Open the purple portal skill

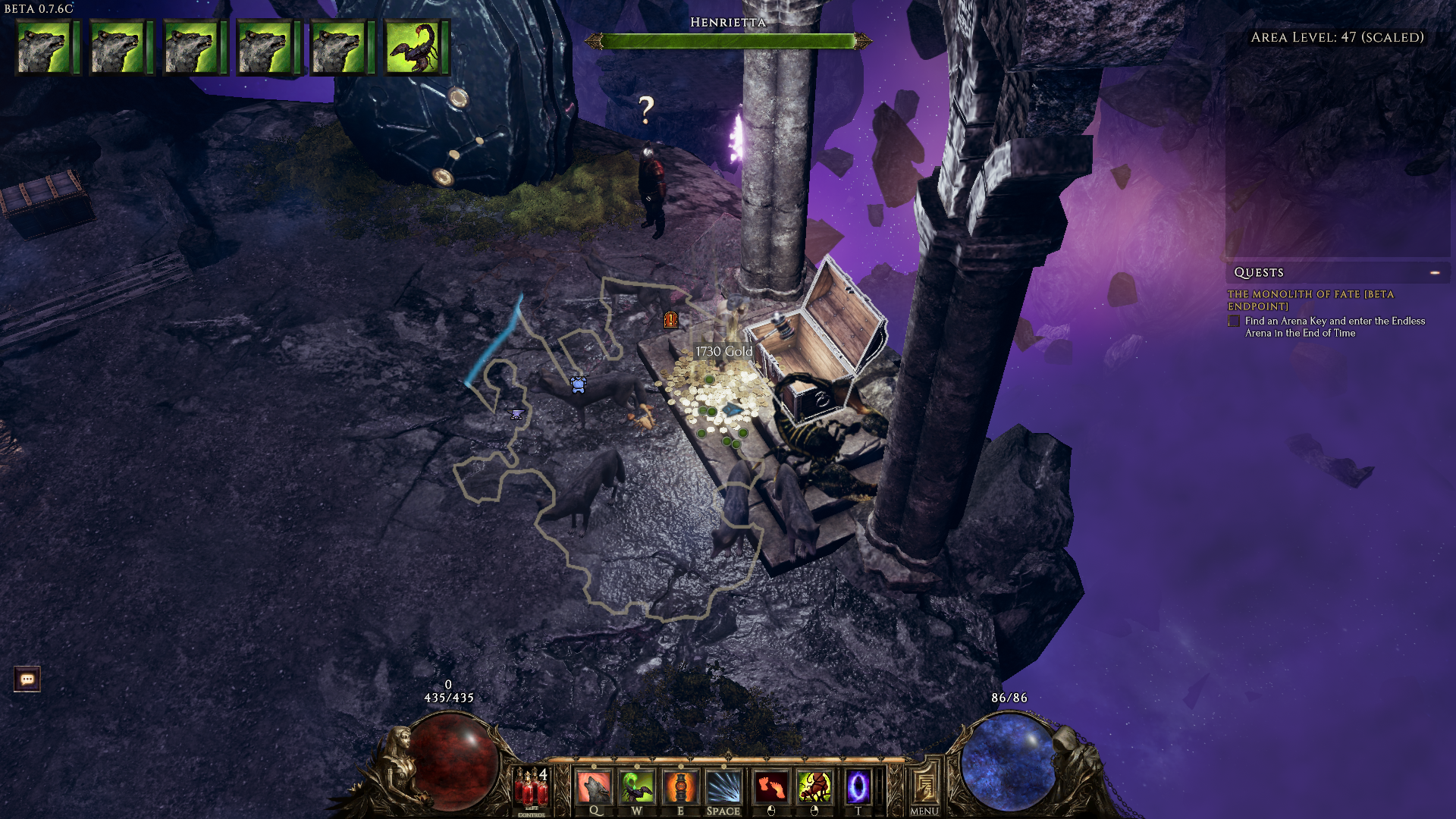tap(858, 787)
